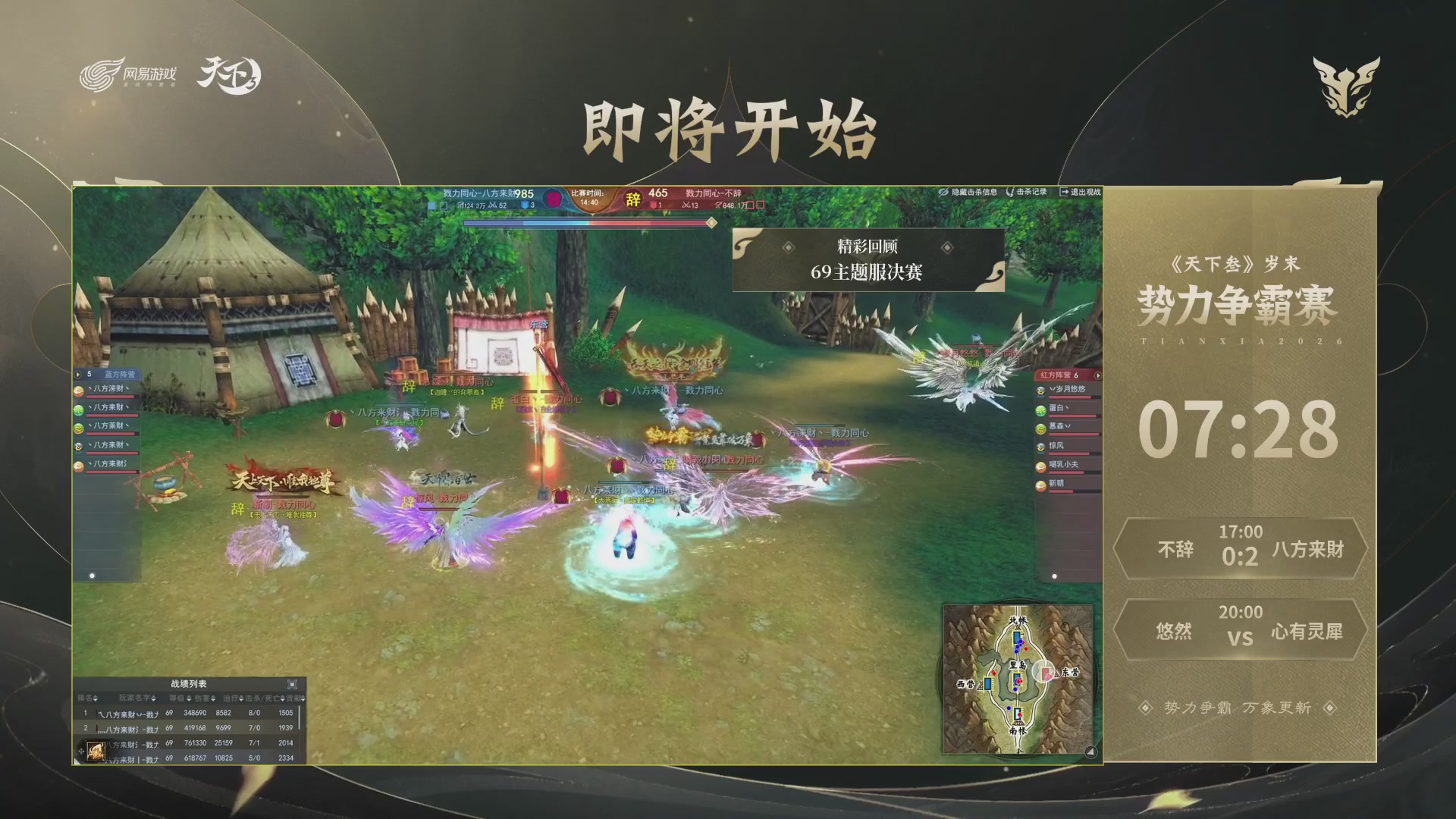Toggle the pin icon on 战绩列表 panel
The width and height of the screenshot is (1456, 819).
293,685
